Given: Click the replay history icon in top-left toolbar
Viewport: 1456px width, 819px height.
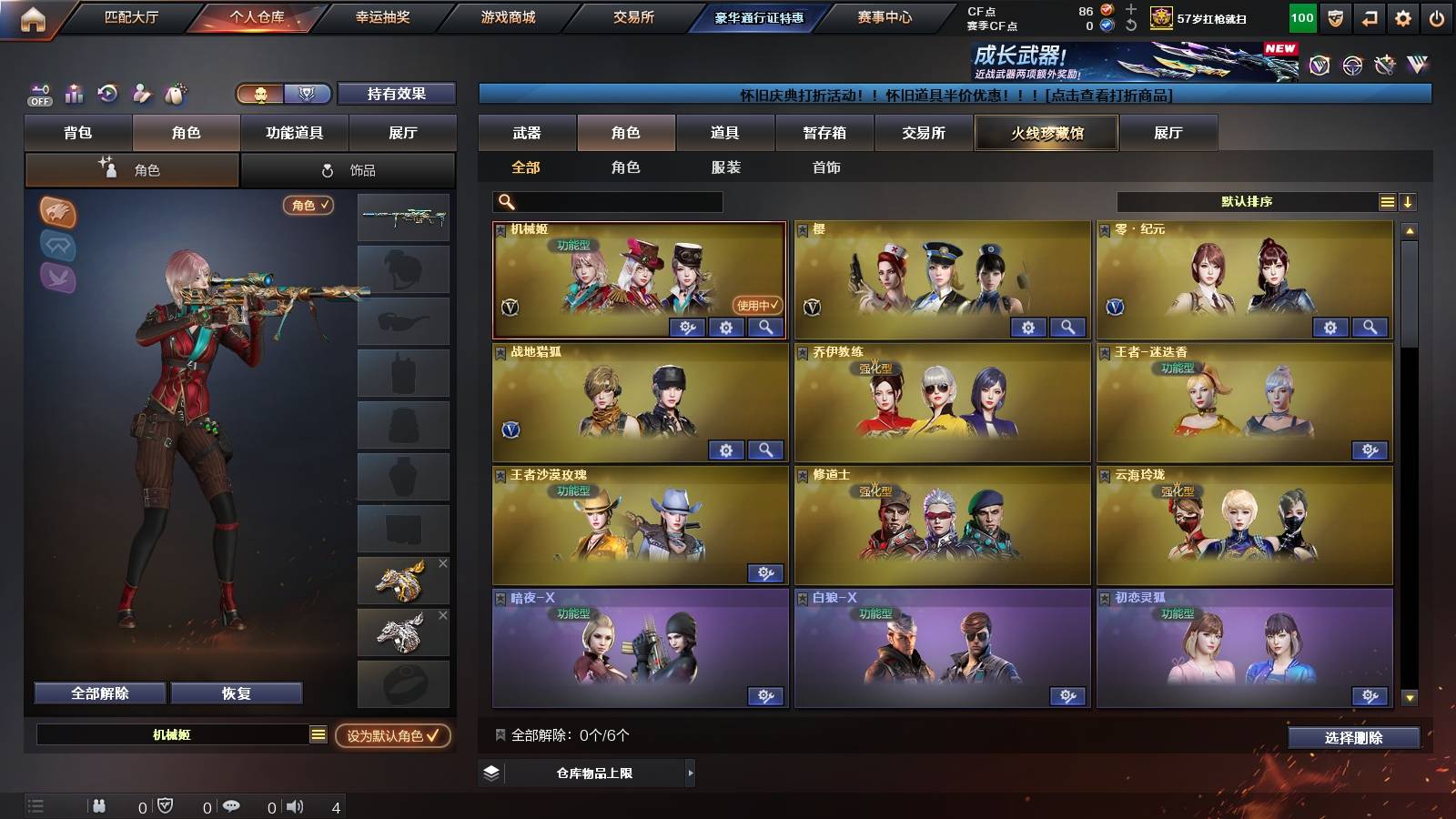Looking at the screenshot, I should pyautogui.click(x=107, y=95).
